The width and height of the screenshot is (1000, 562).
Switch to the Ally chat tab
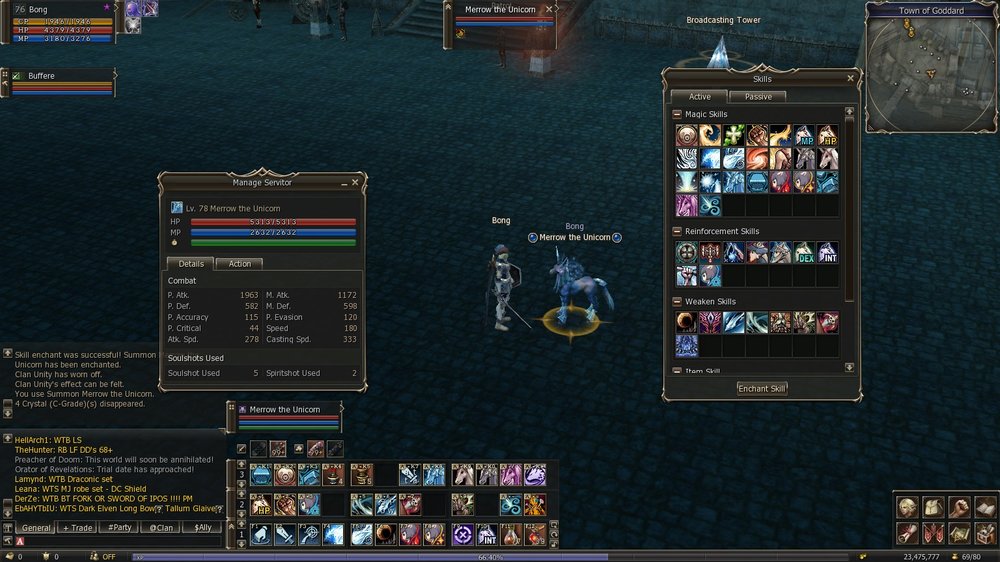coord(203,527)
